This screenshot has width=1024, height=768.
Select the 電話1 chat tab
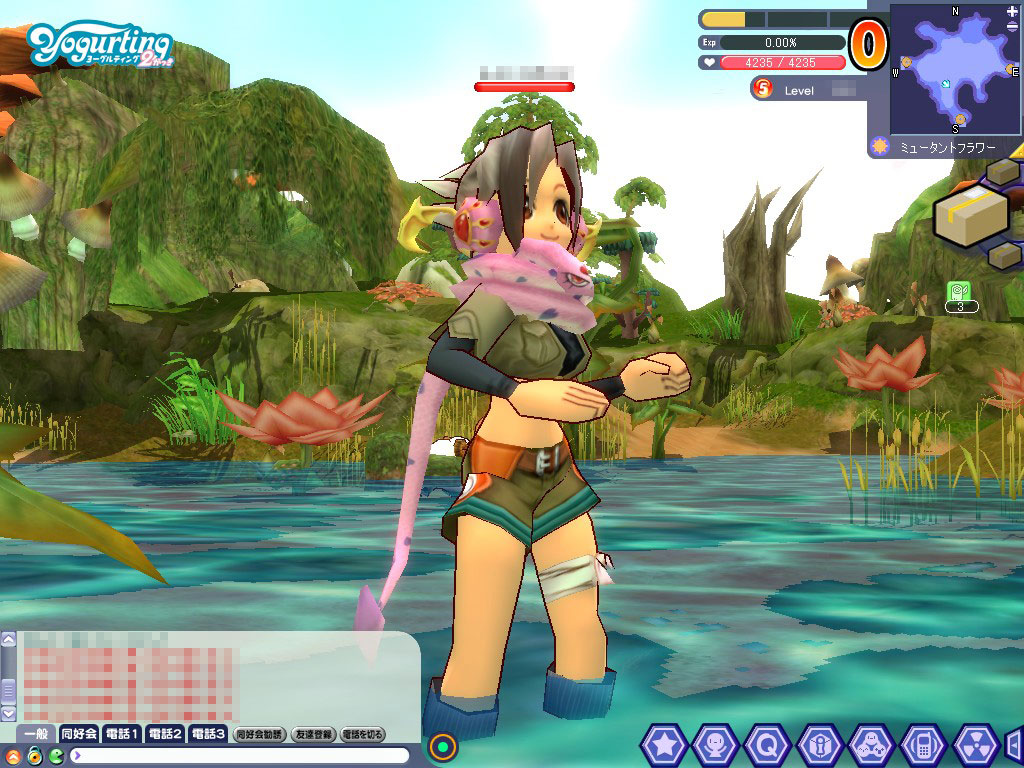(122, 734)
